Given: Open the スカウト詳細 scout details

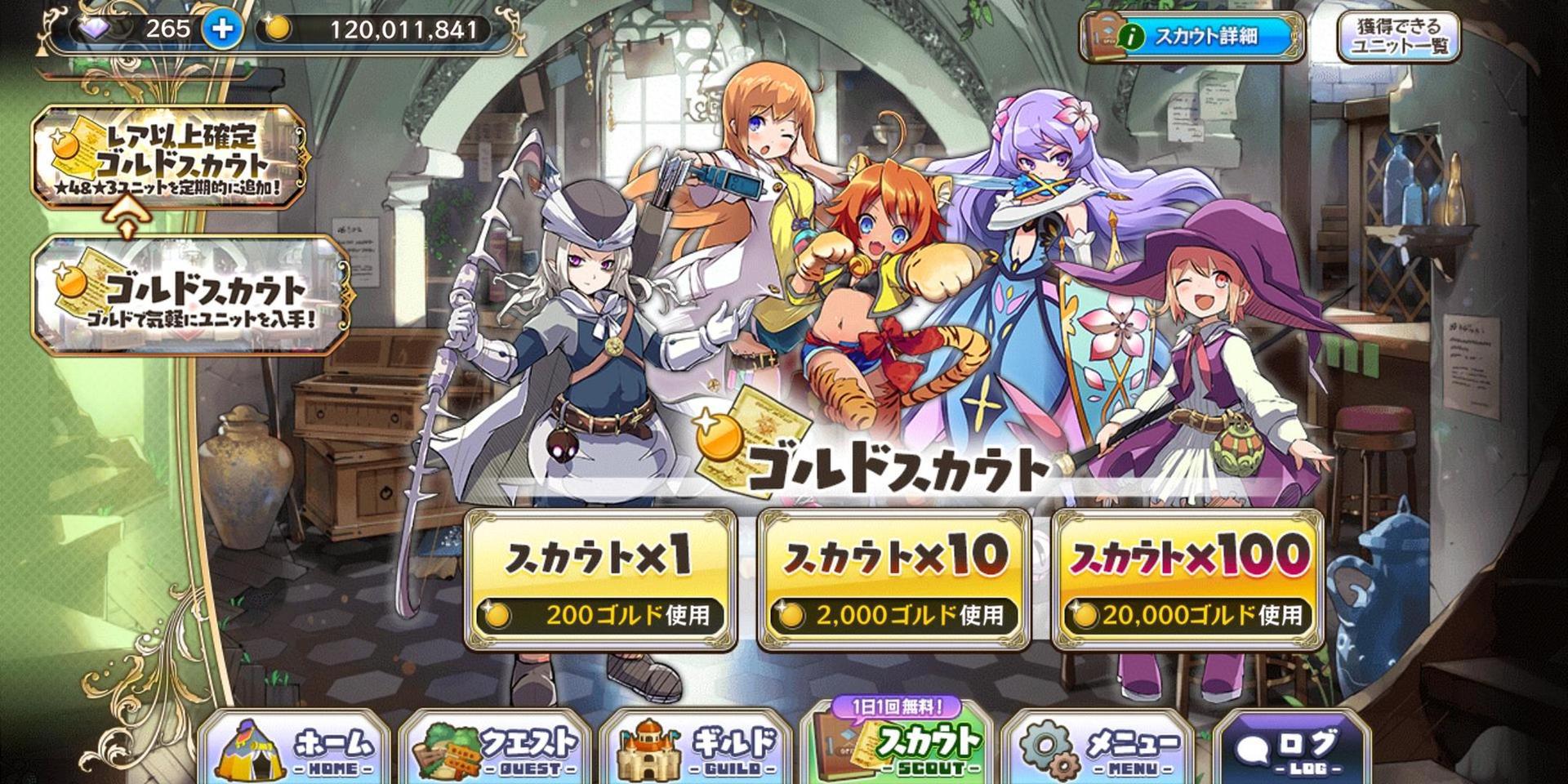Looking at the screenshot, I should coord(1191,37).
